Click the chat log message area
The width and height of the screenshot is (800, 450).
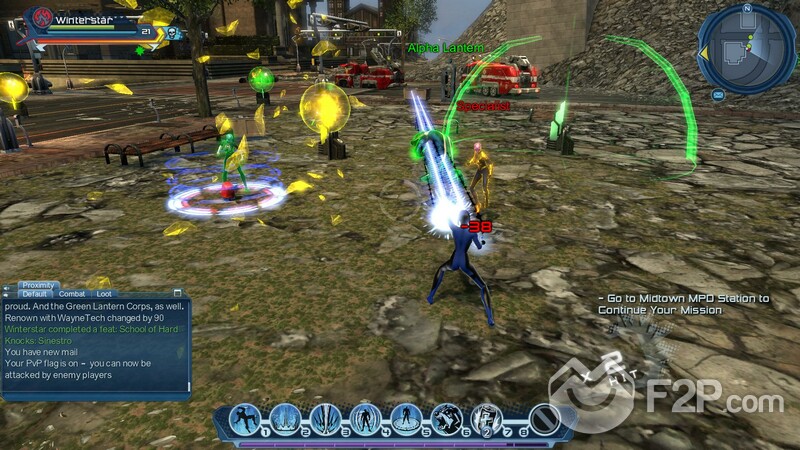95,343
